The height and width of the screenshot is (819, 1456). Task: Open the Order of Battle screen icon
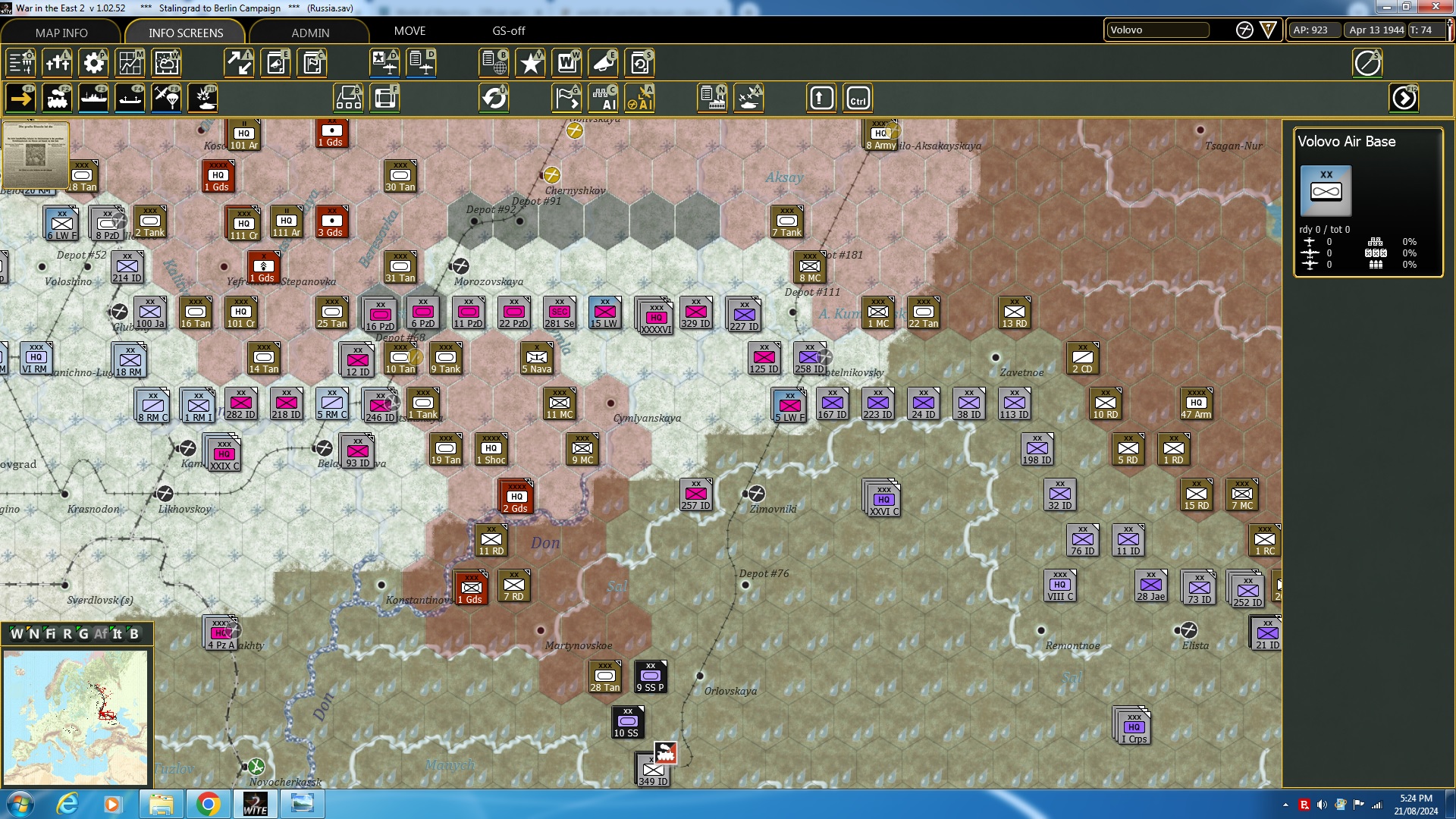coord(494,63)
